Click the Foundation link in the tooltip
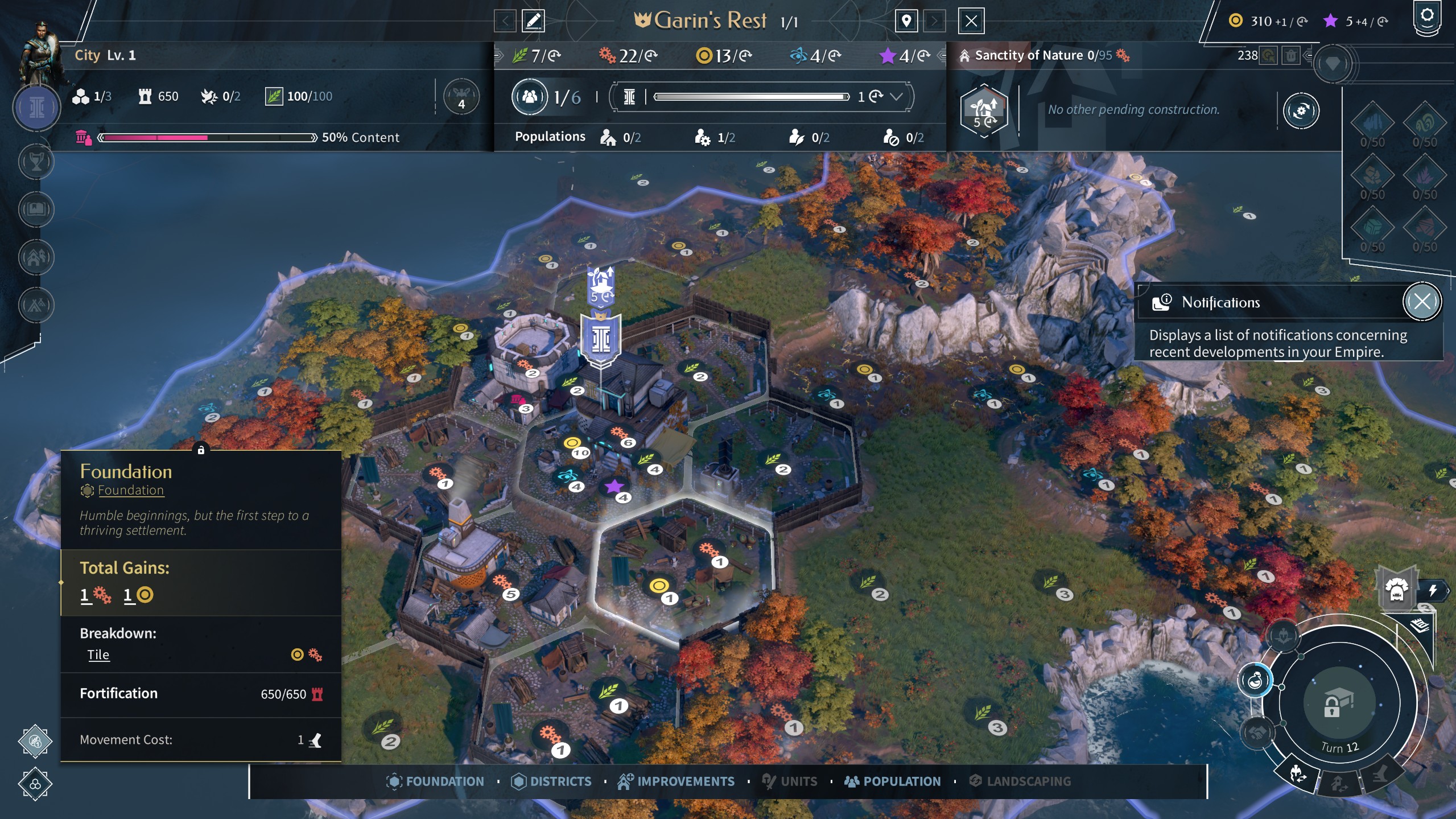 tap(131, 490)
